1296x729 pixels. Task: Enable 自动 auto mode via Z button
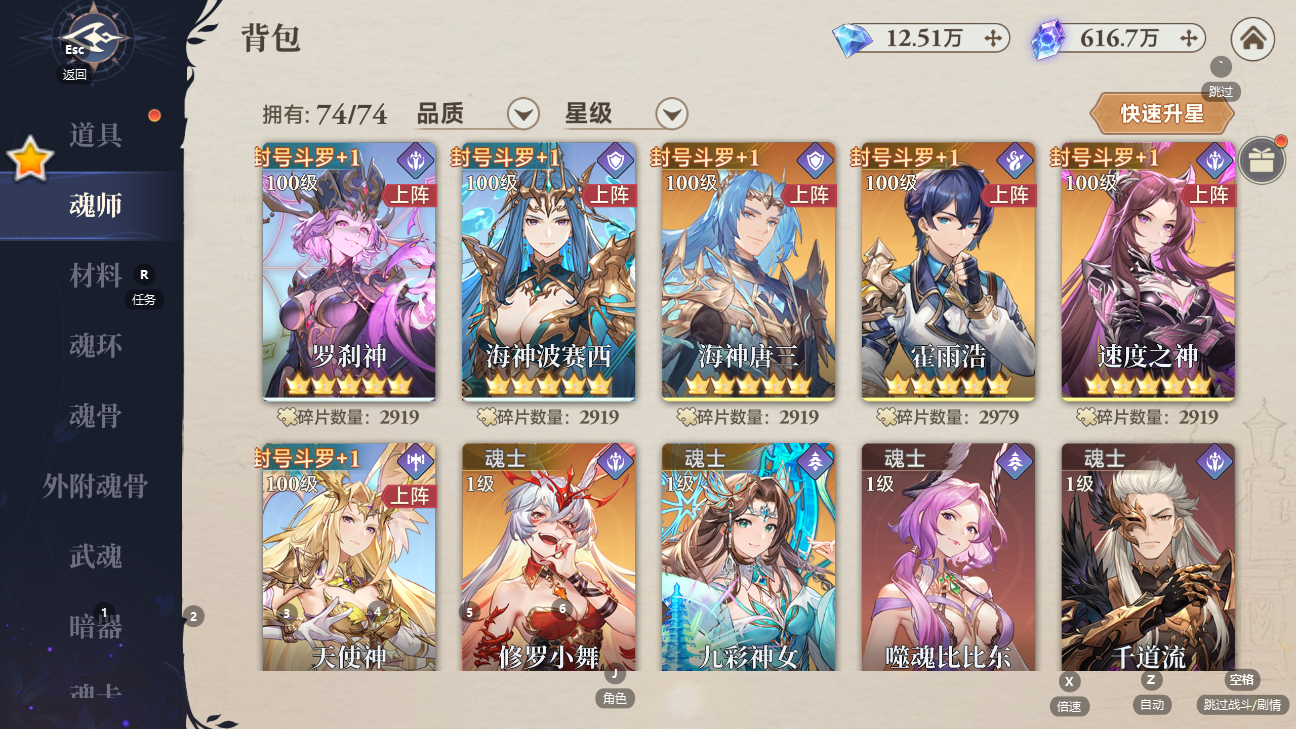[1151, 679]
